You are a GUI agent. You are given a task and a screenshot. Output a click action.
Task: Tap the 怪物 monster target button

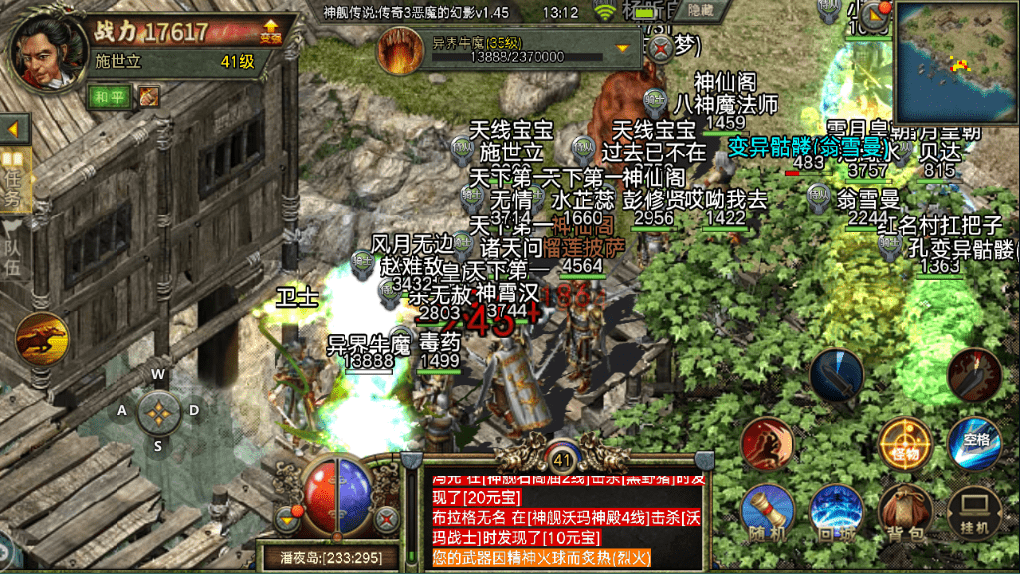(x=905, y=445)
